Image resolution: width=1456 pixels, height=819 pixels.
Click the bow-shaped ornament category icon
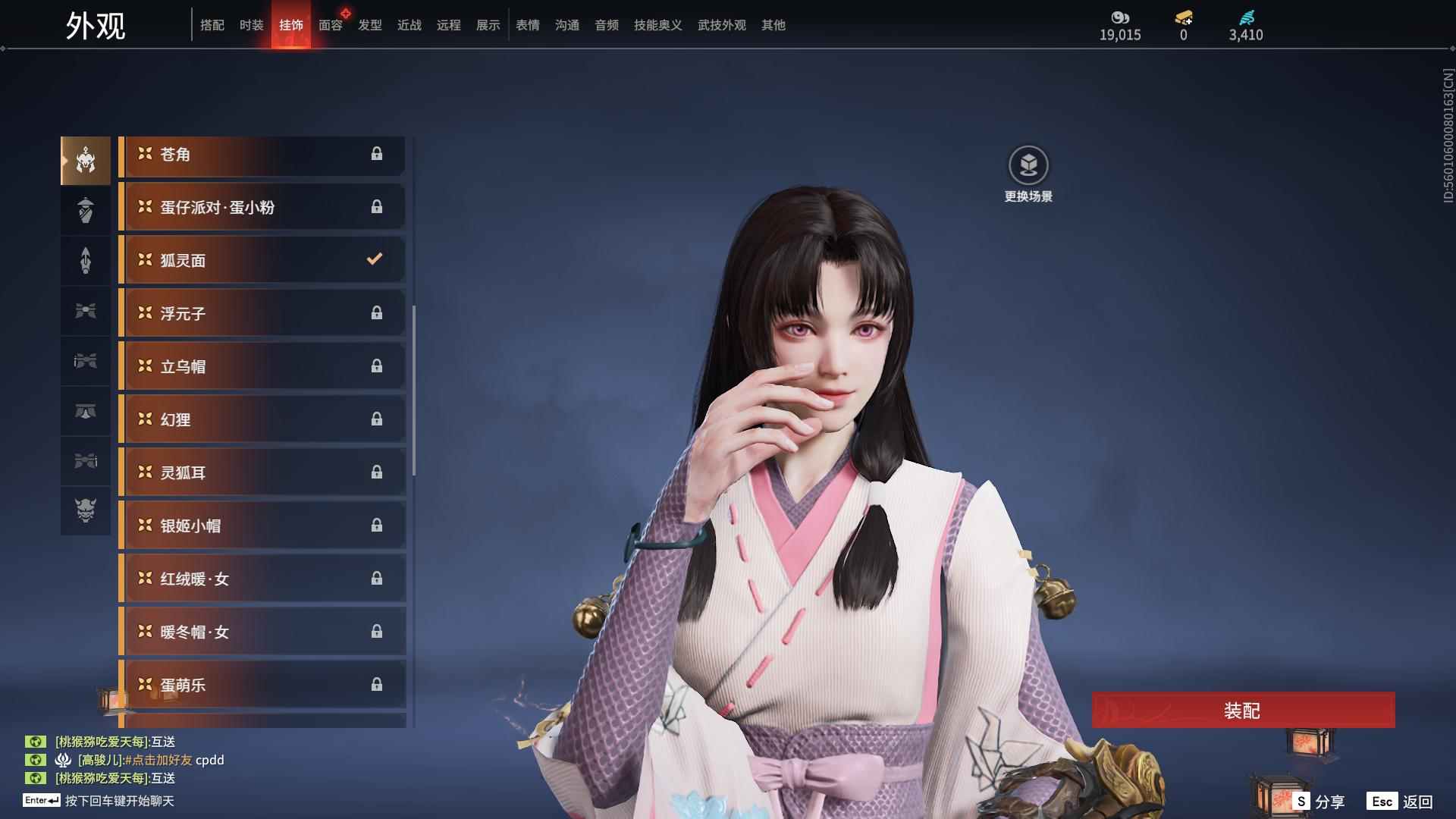click(x=86, y=311)
